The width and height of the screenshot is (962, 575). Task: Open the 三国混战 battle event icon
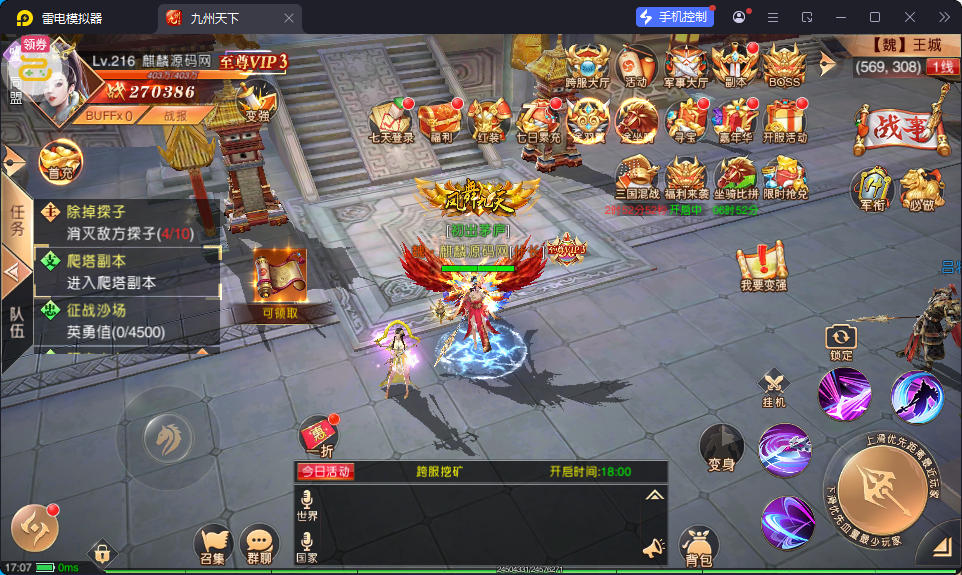point(637,178)
